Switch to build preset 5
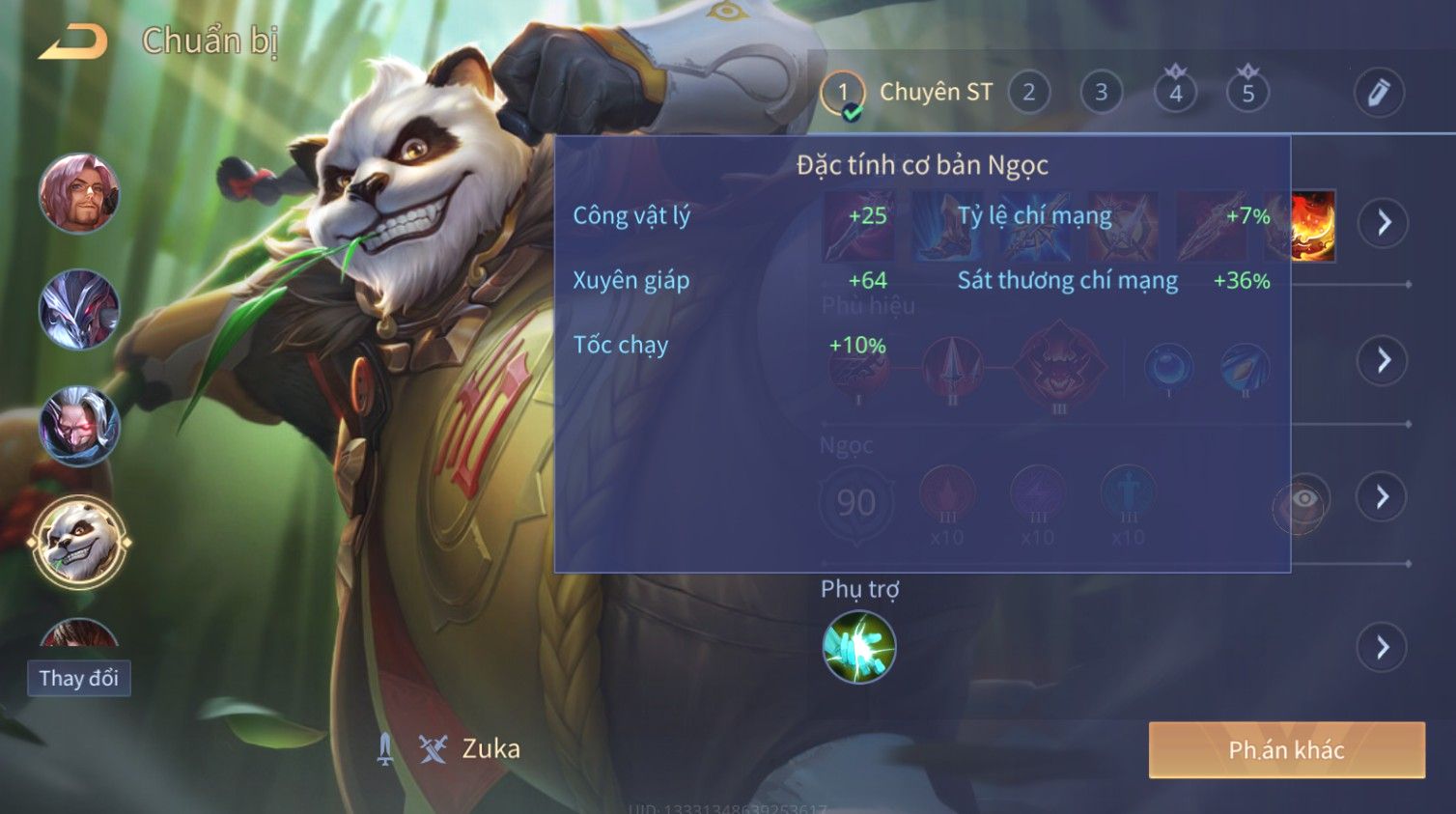The height and width of the screenshot is (814, 1456). pyautogui.click(x=1247, y=93)
